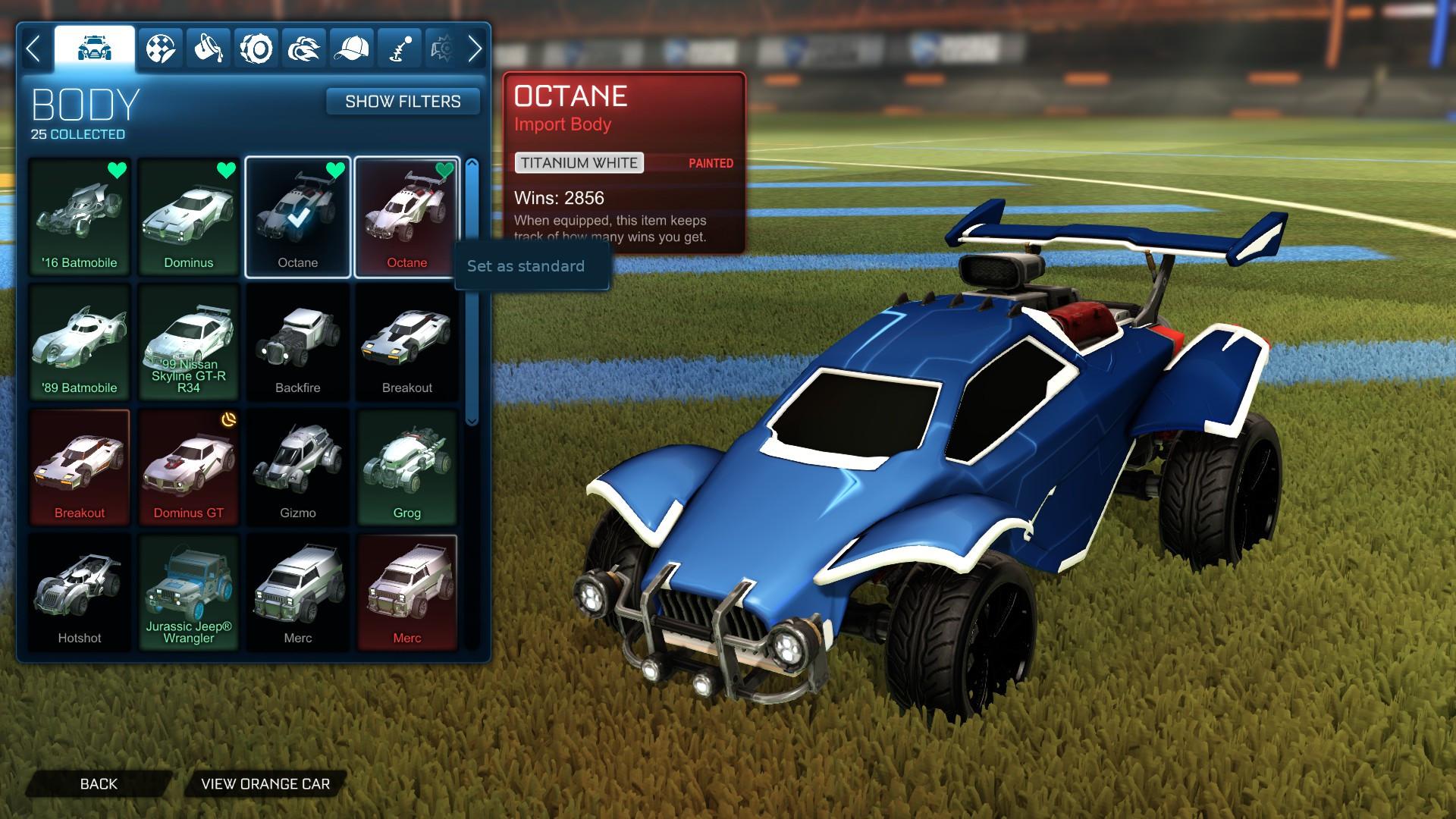Switch to the Wheels tab

click(x=256, y=49)
